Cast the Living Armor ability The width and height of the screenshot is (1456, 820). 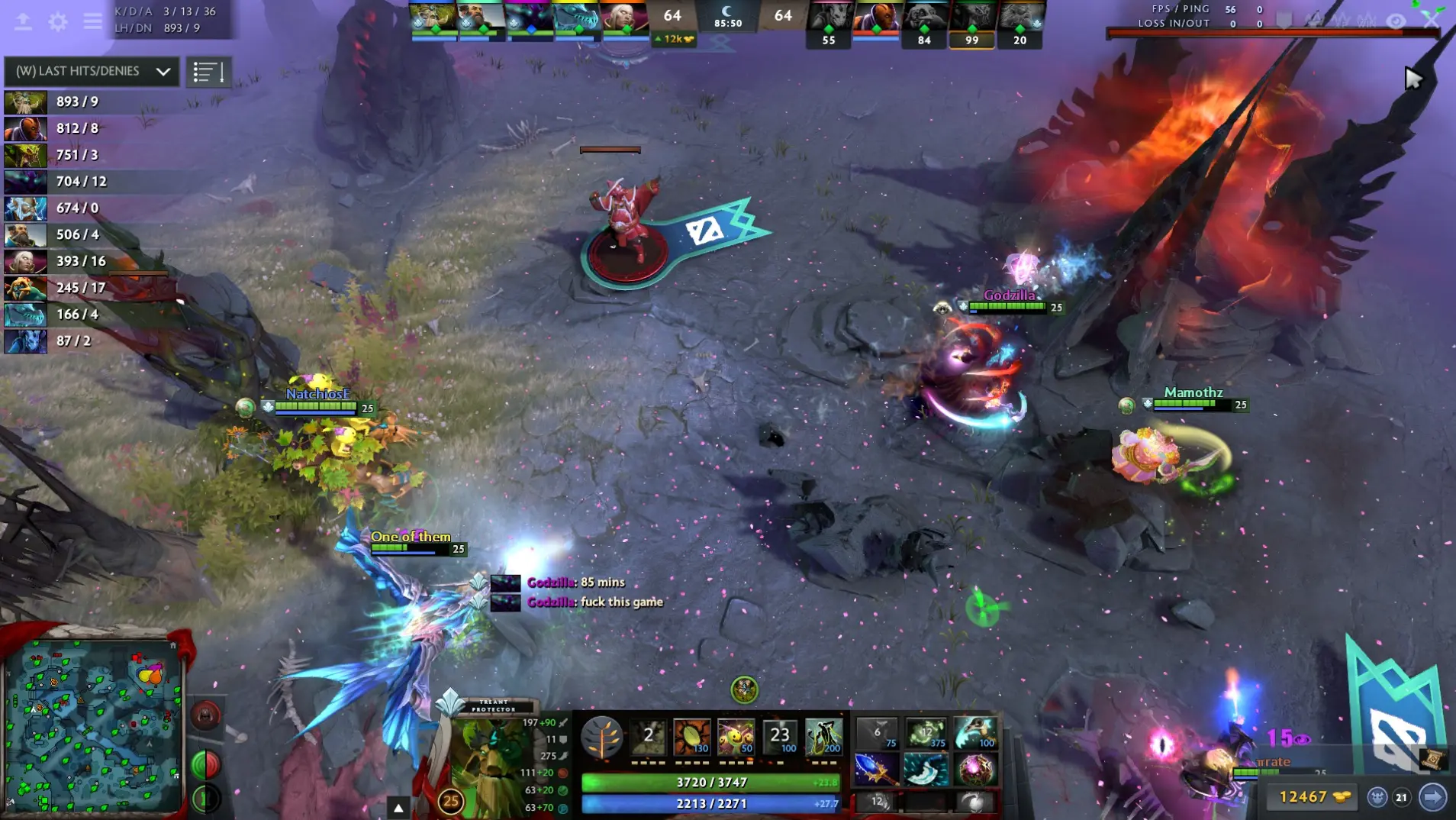(736, 737)
